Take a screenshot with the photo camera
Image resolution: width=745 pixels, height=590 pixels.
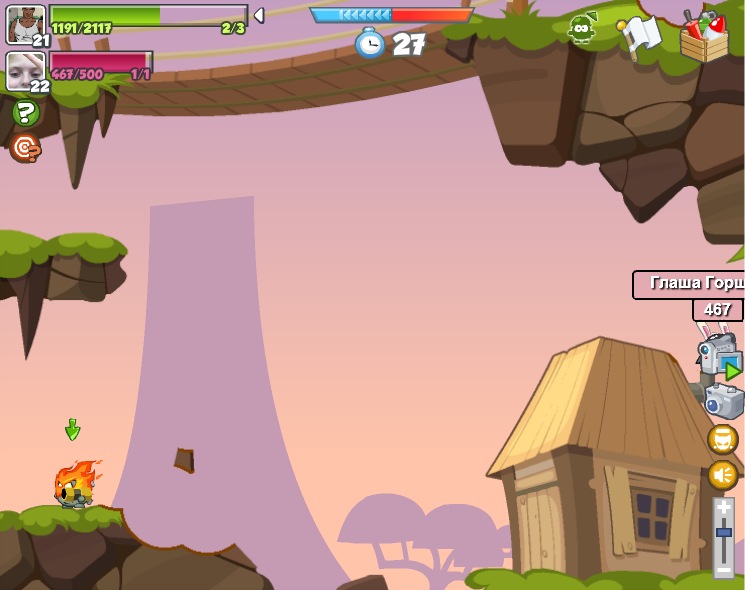tap(724, 401)
